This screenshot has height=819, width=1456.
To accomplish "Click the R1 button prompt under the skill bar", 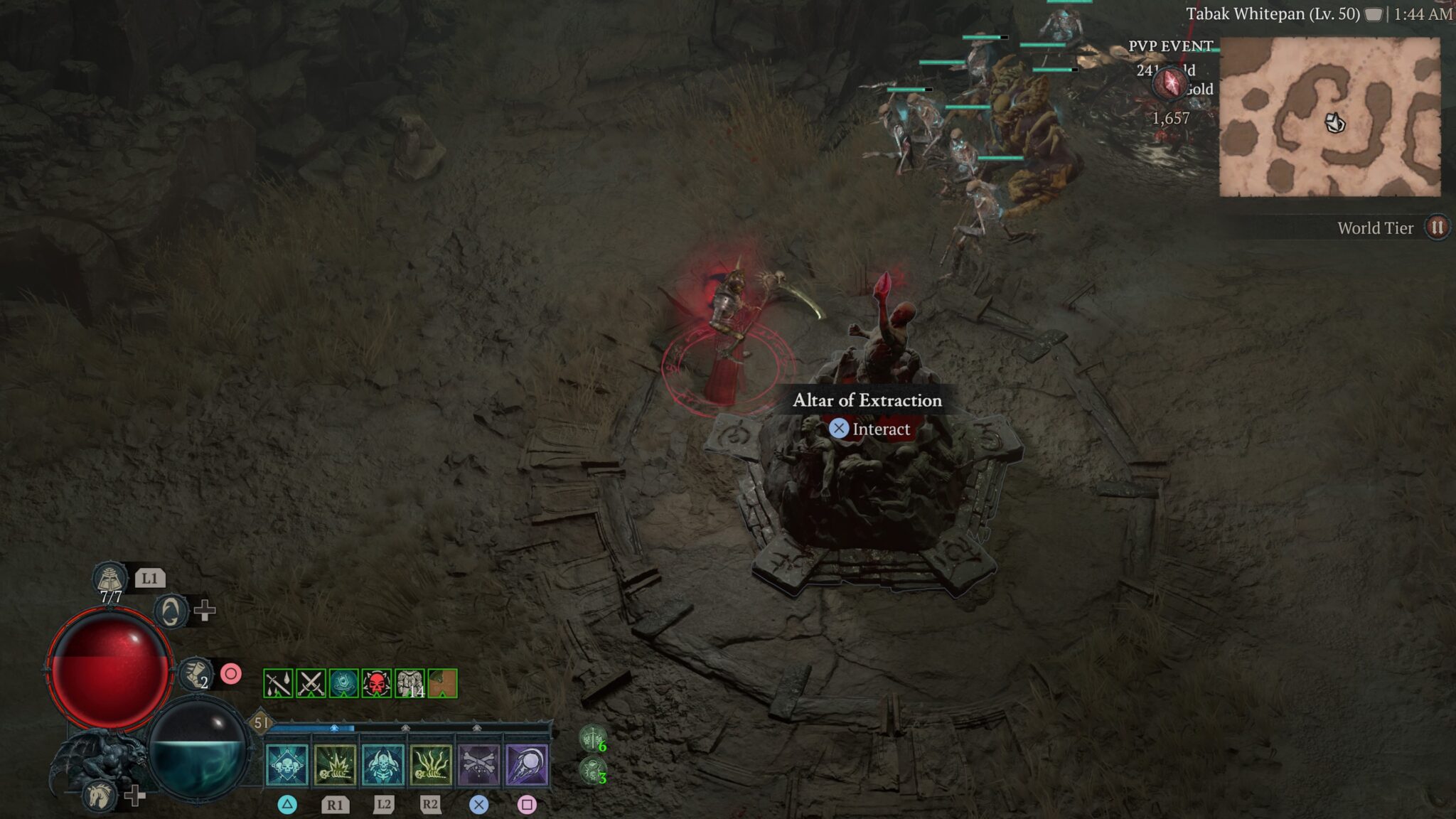I will [334, 803].
